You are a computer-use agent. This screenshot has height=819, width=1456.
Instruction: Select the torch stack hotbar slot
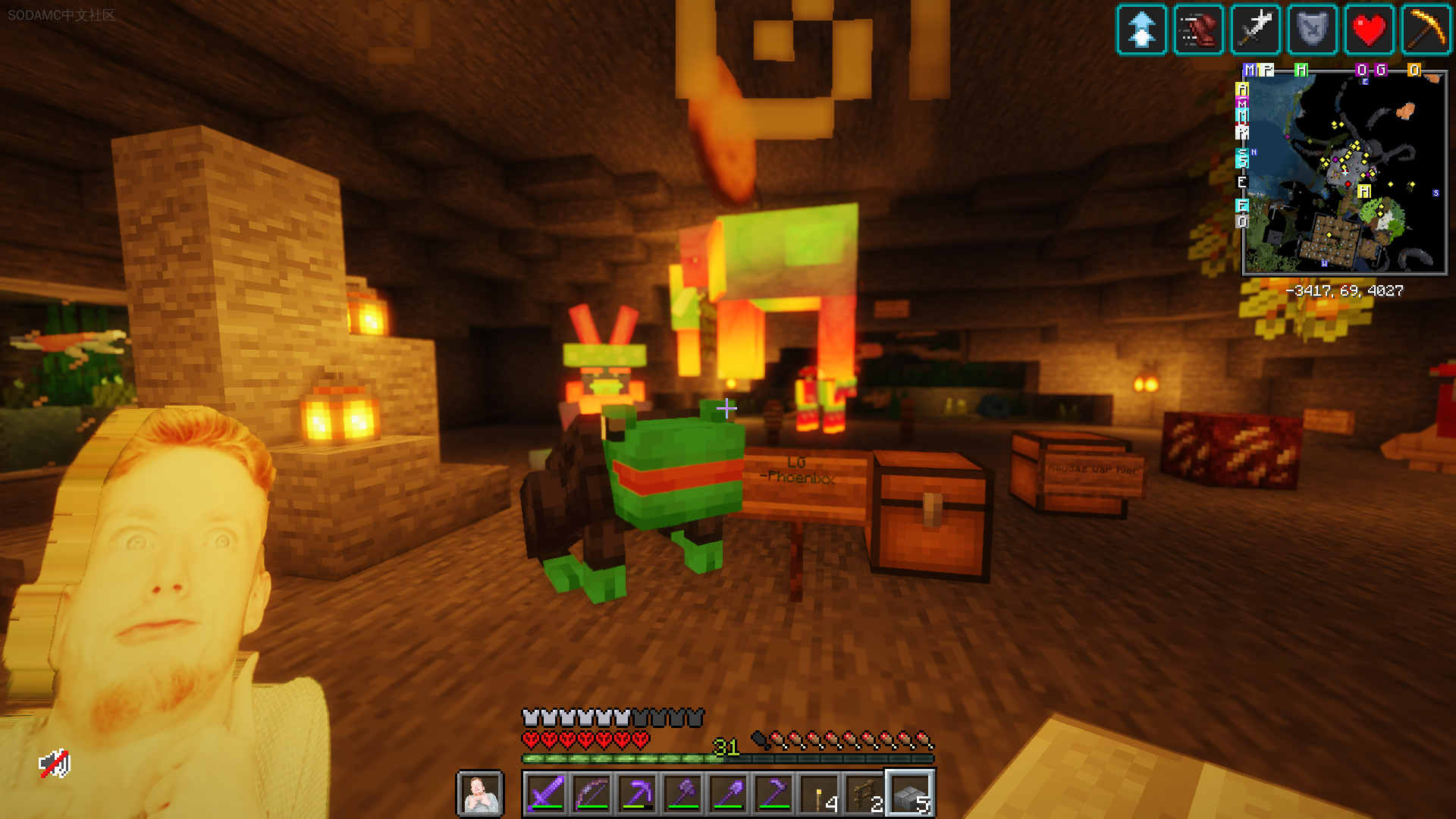click(x=820, y=794)
